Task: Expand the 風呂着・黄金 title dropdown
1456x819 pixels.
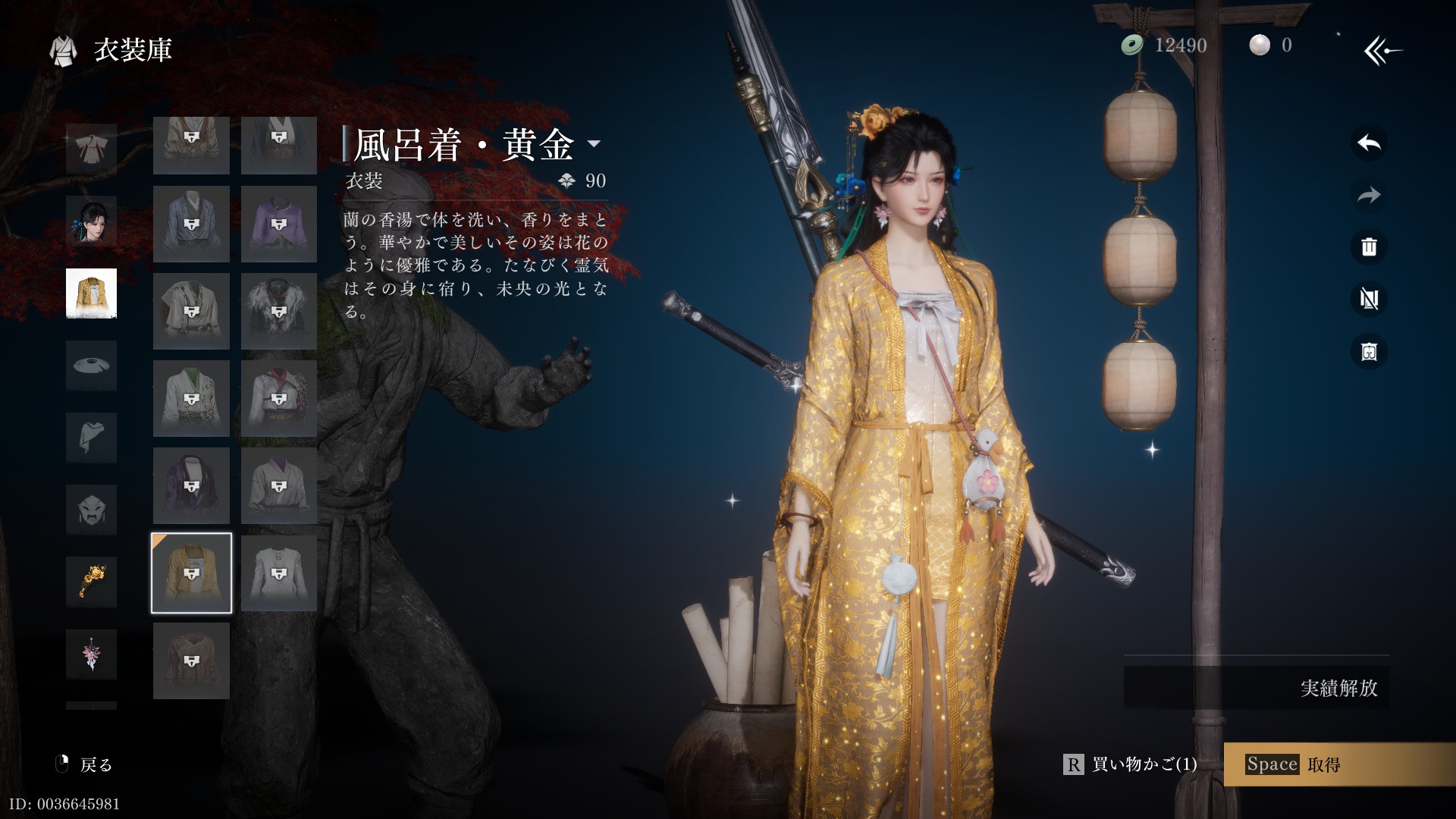Action: pyautogui.click(x=595, y=144)
